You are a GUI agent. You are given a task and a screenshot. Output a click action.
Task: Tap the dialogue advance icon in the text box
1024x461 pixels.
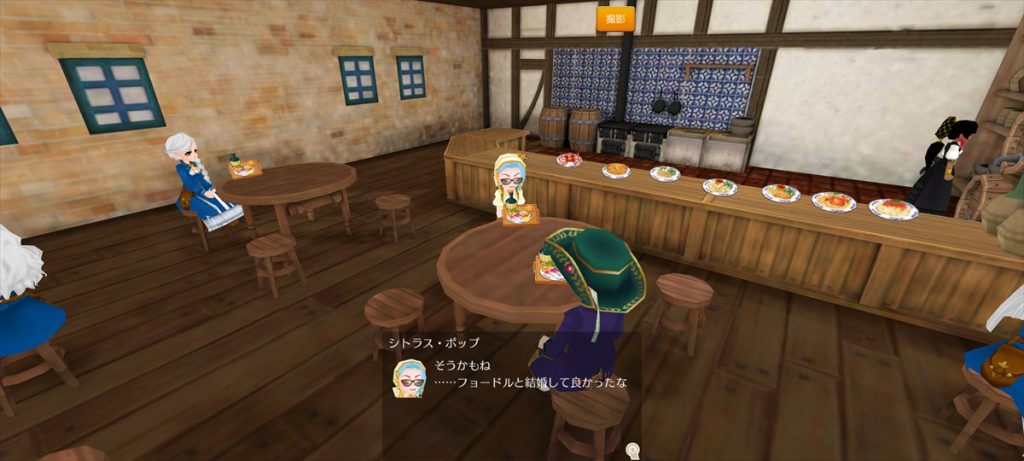pyautogui.click(x=632, y=451)
